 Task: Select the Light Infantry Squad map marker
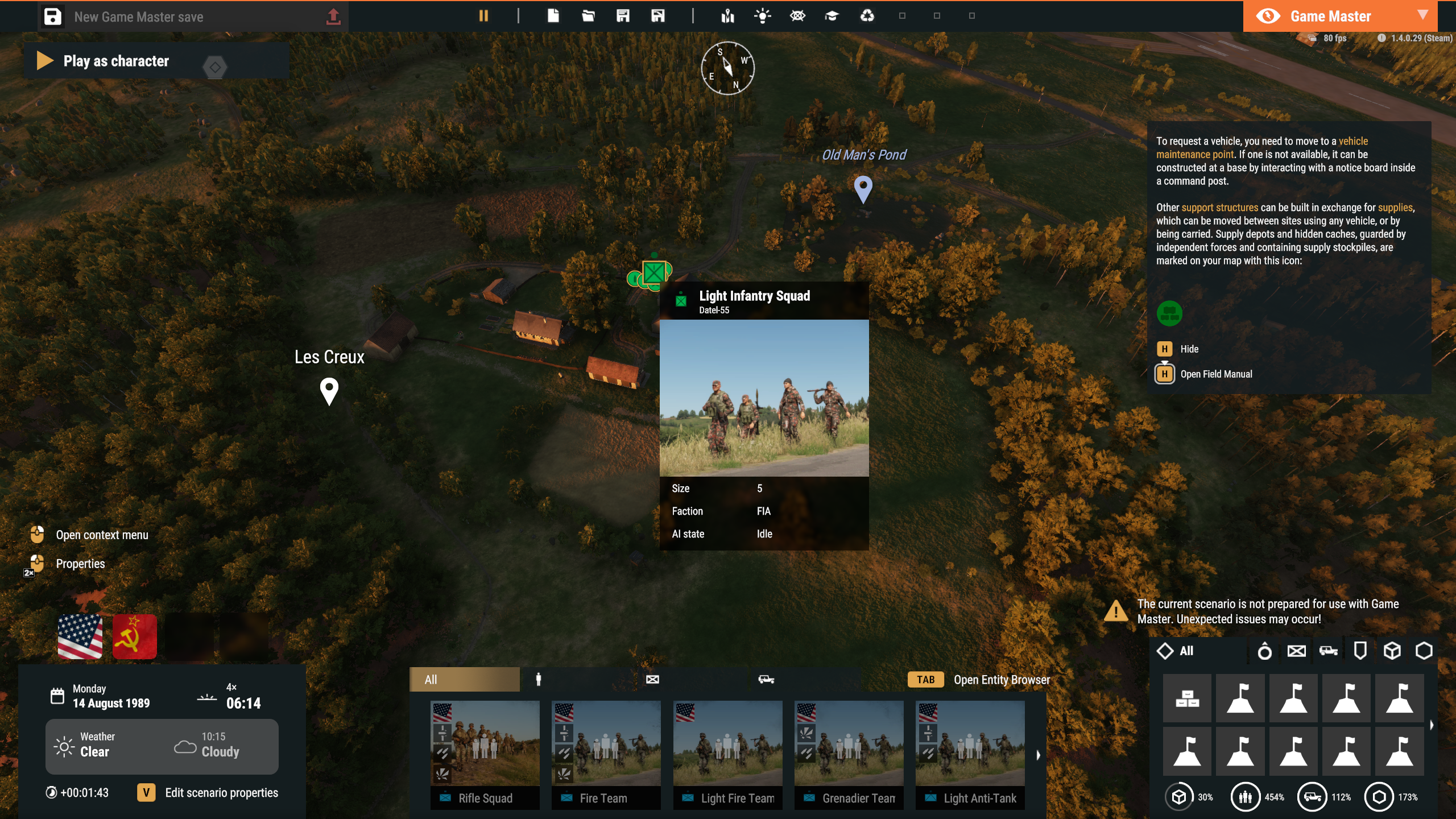(654, 272)
